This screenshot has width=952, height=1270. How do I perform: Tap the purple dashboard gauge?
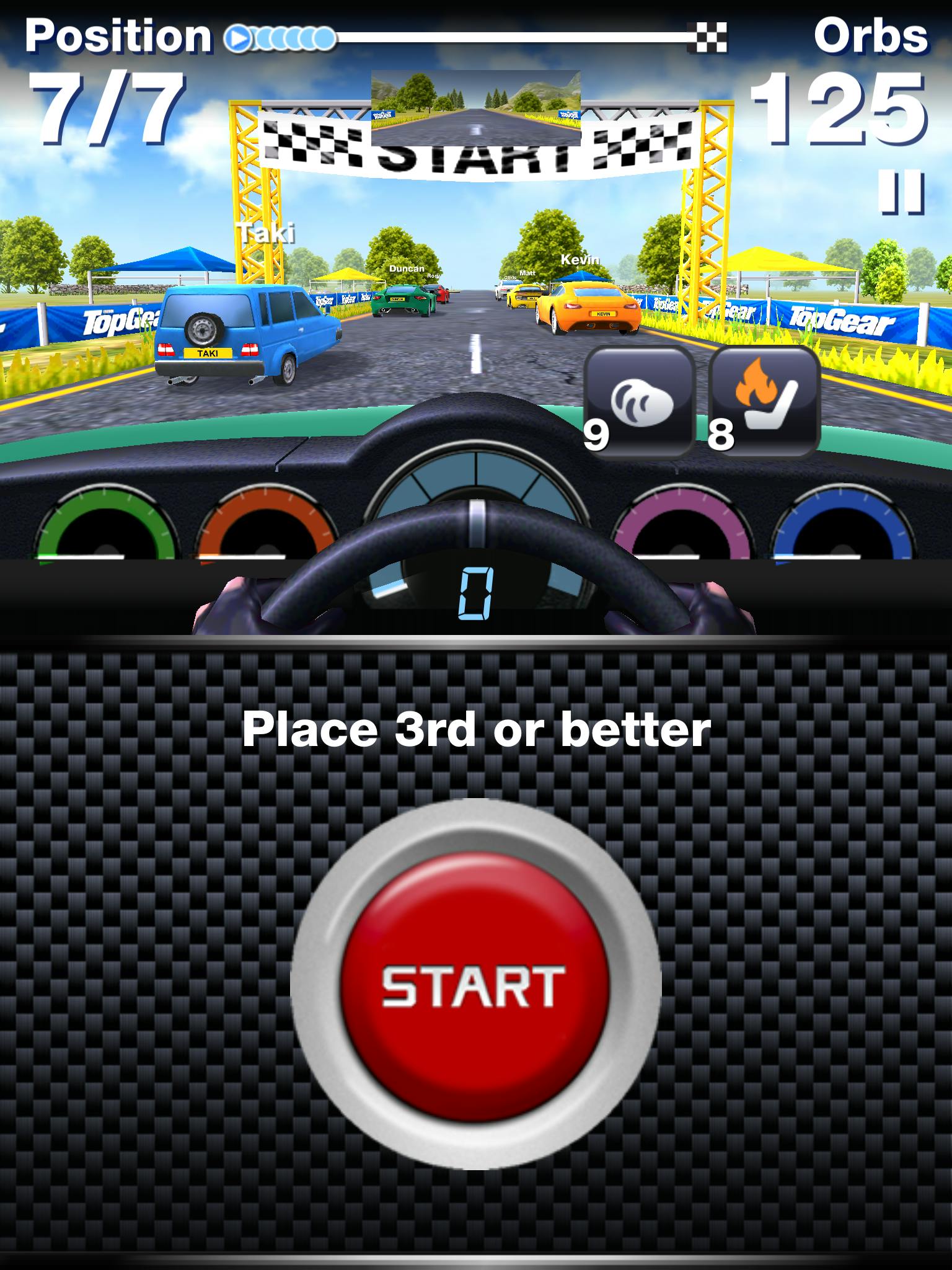coord(682,530)
